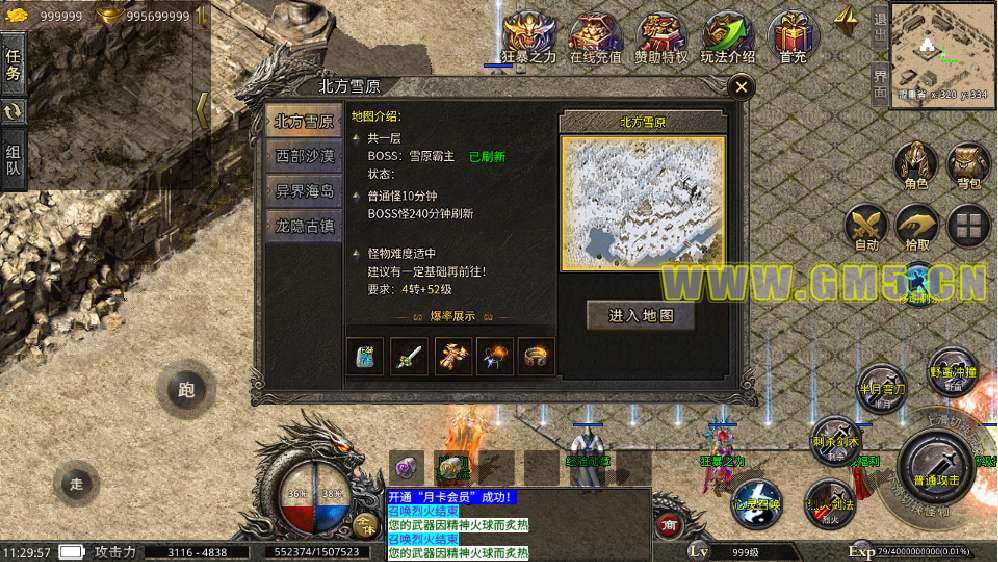The height and width of the screenshot is (562, 998).
Task: Open 在线充值 recharge icon
Action: click(596, 36)
